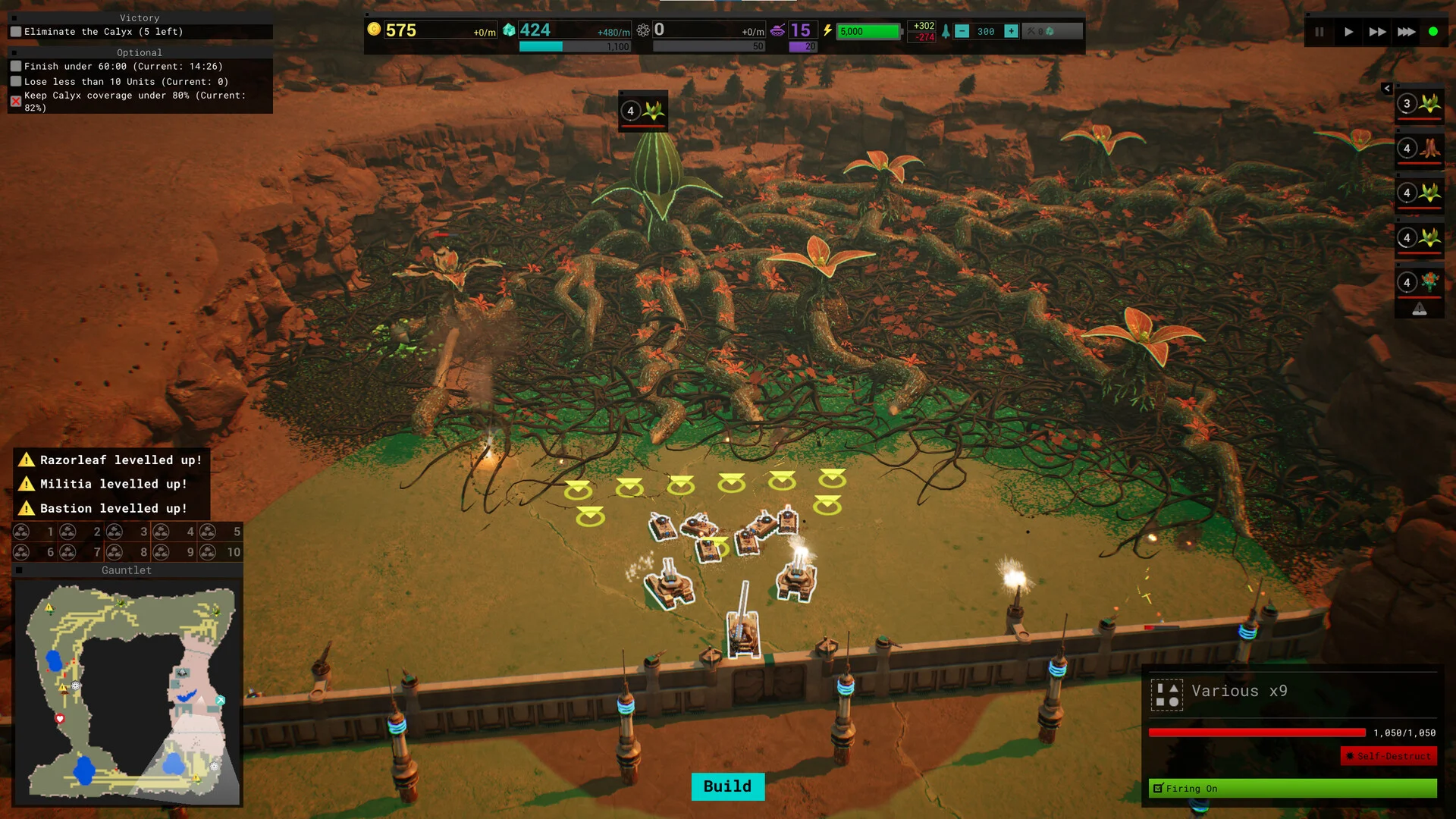Viewport: 1456px width, 819px height.
Task: Switch to triple fast-forward speed
Action: (x=1406, y=32)
